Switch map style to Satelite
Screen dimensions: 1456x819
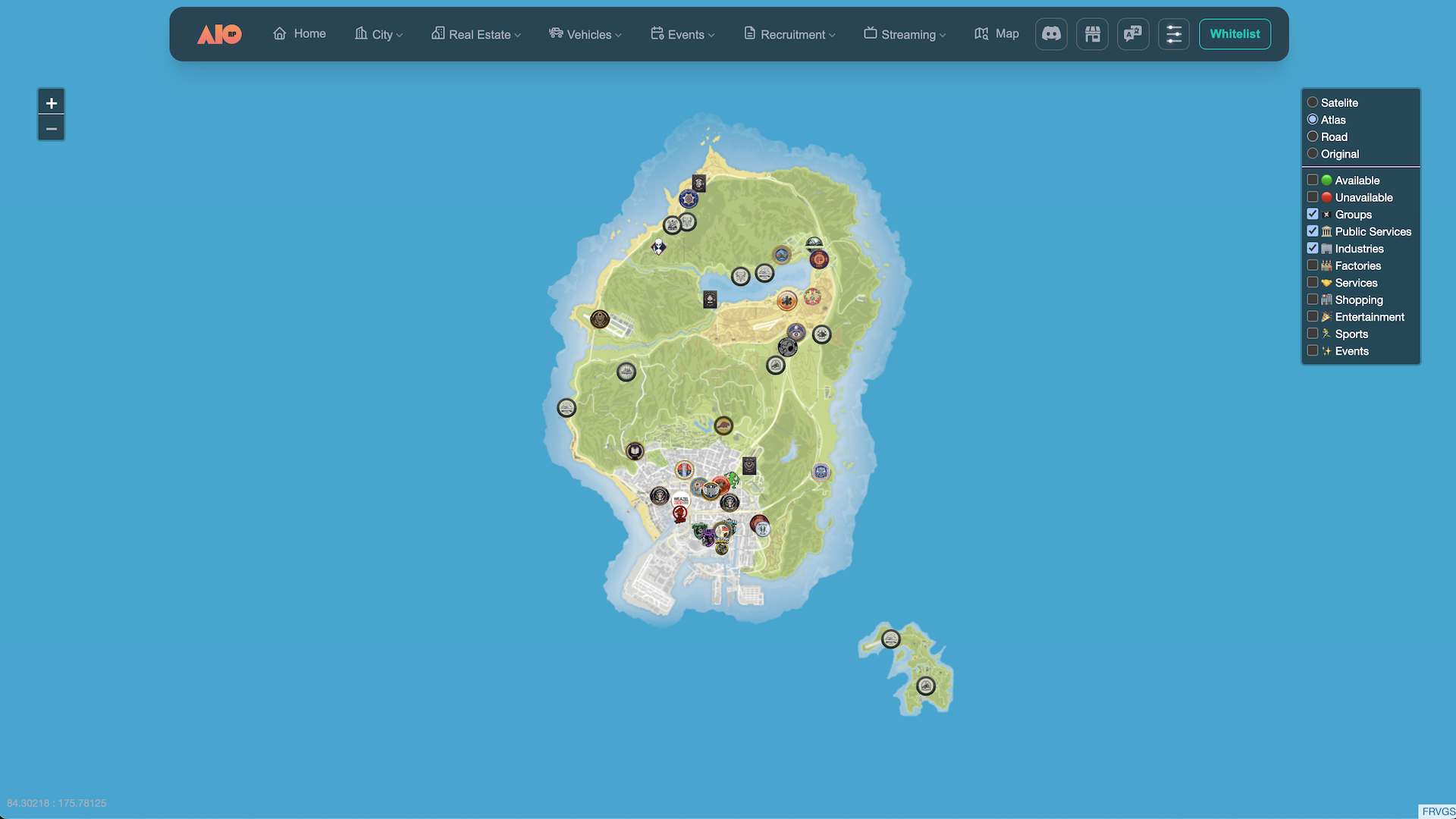pyautogui.click(x=1313, y=102)
